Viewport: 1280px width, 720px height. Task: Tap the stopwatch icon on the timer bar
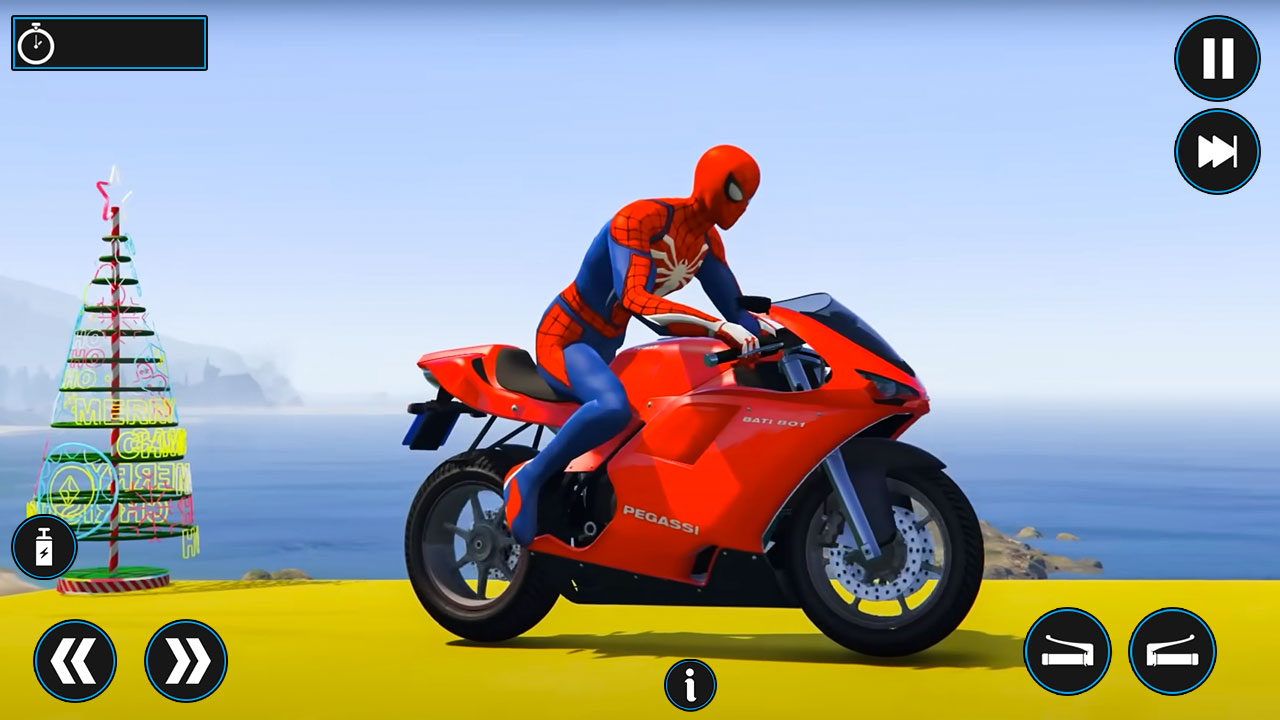click(36, 42)
